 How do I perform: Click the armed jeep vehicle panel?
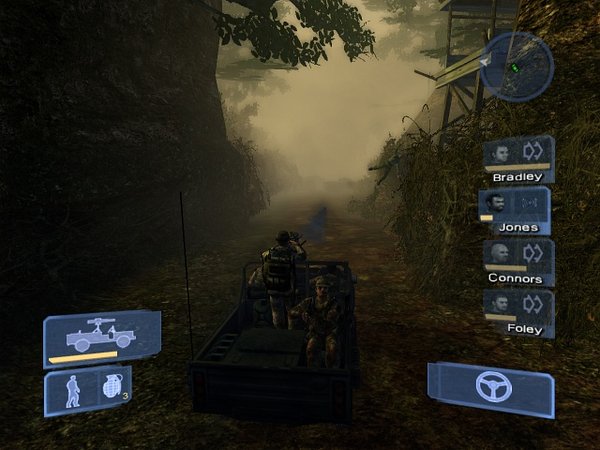click(x=101, y=338)
